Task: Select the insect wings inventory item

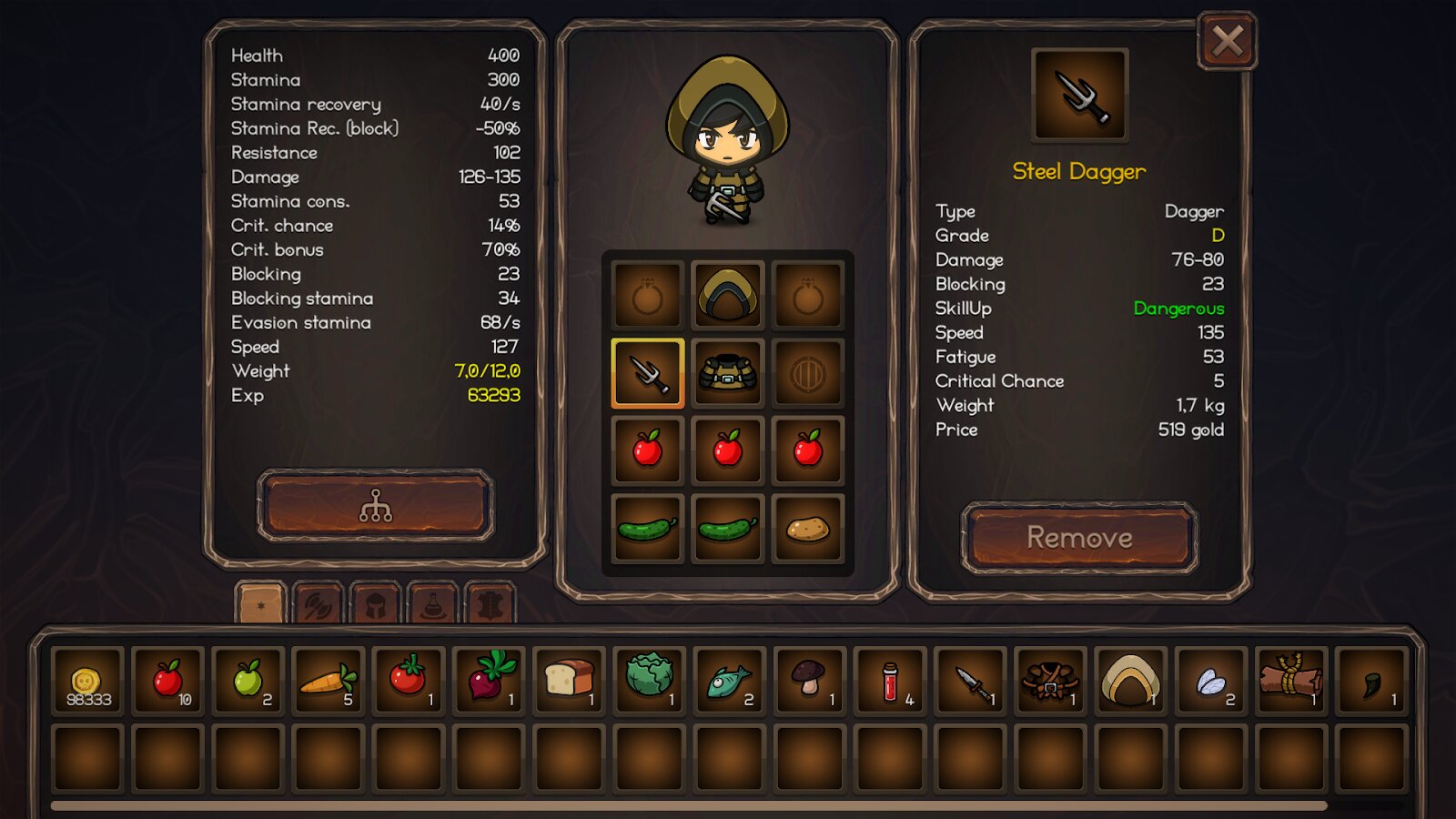Action: point(1210,681)
